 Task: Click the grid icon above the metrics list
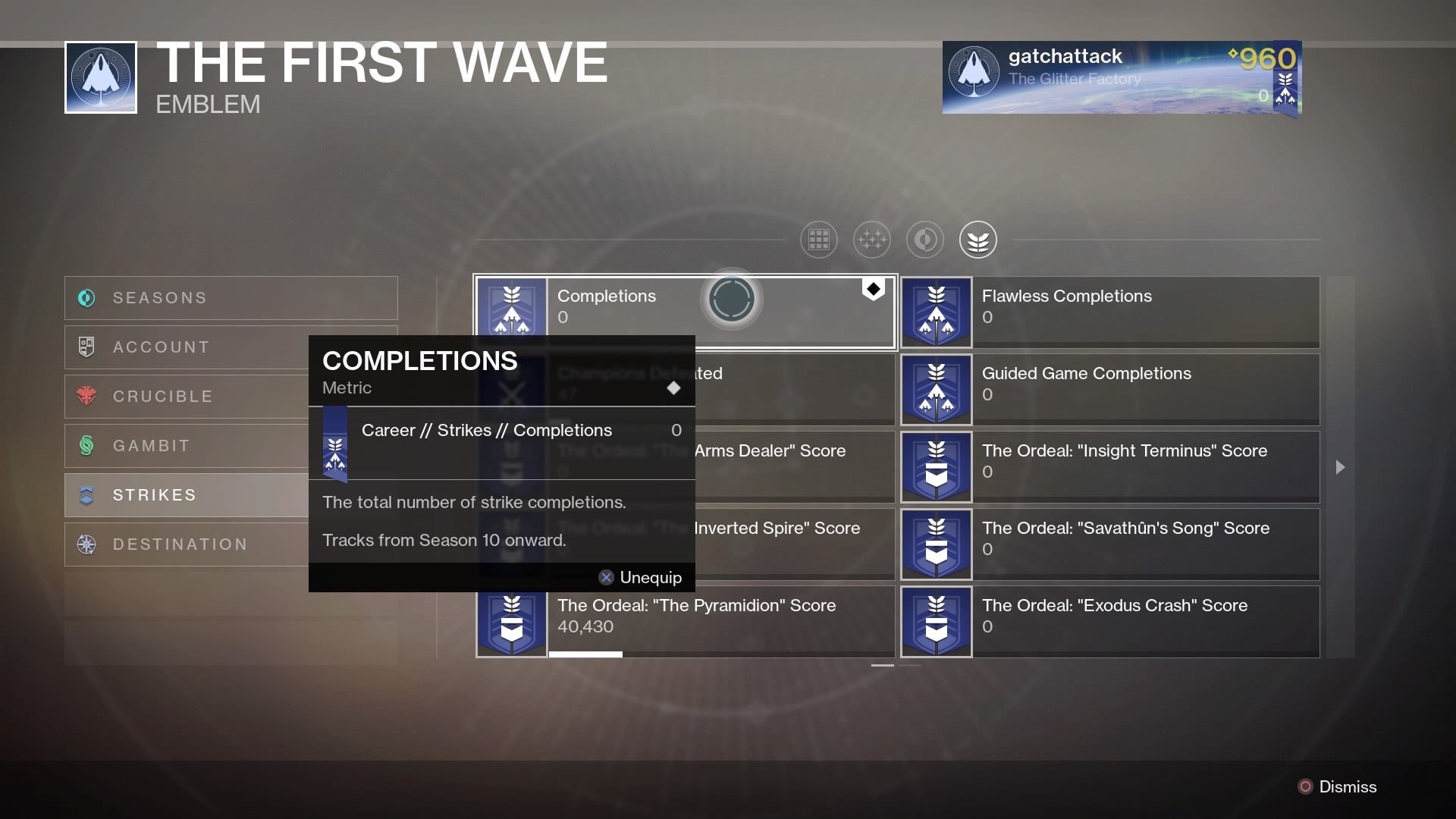pyautogui.click(x=818, y=240)
